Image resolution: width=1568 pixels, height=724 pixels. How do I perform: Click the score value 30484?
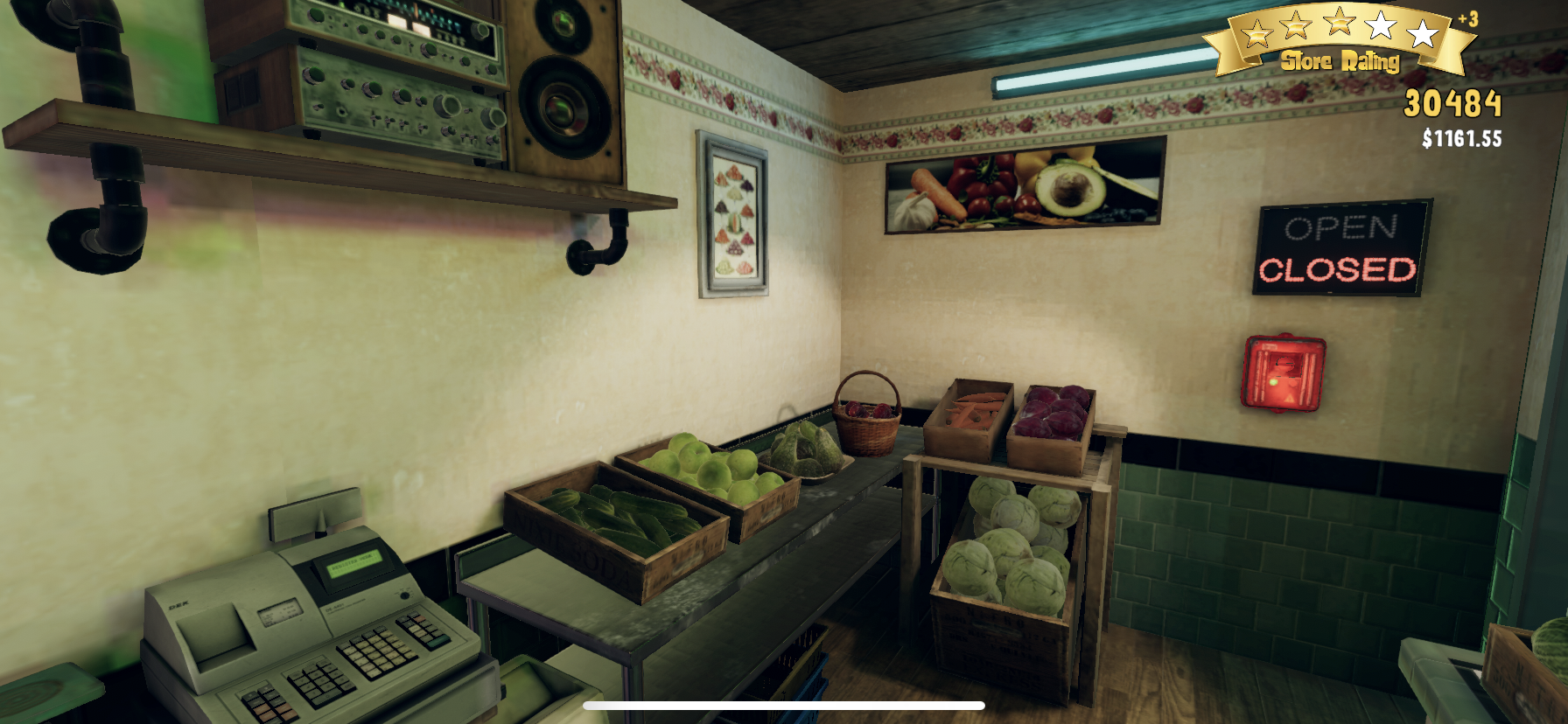pyautogui.click(x=1452, y=104)
